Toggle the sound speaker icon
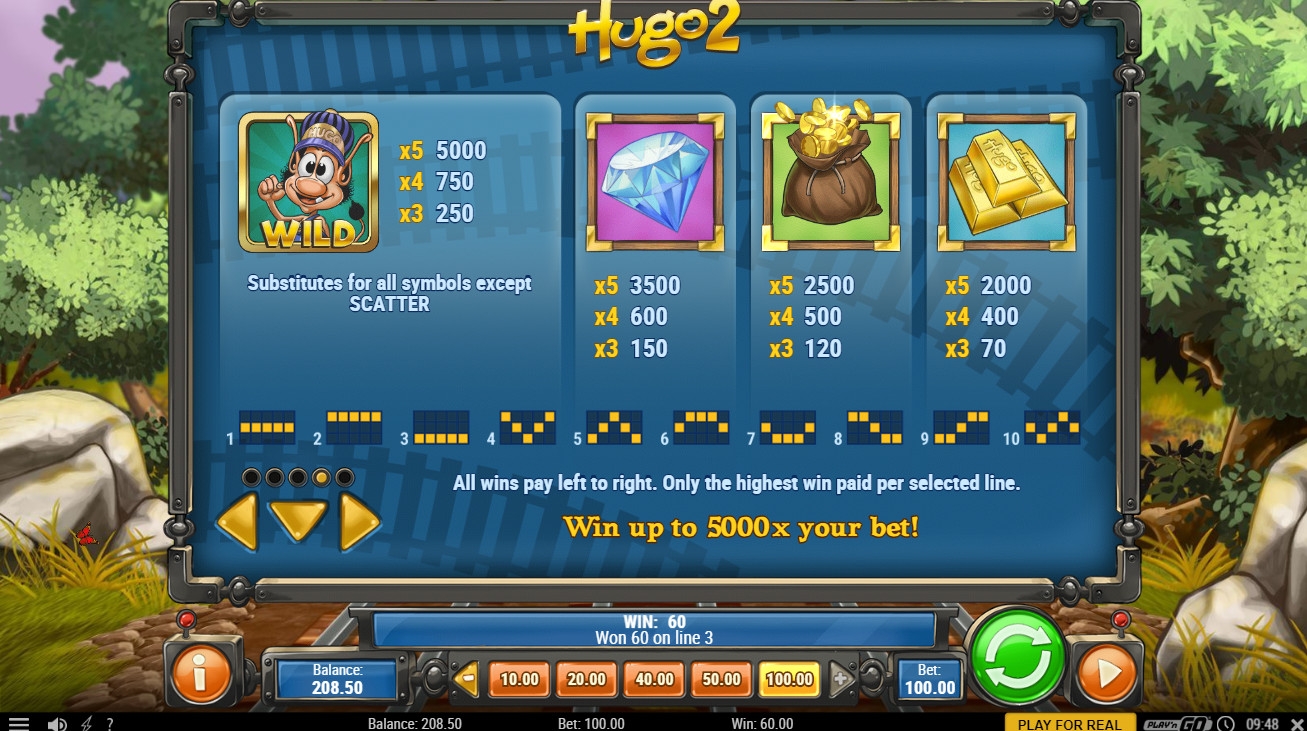 [57, 723]
